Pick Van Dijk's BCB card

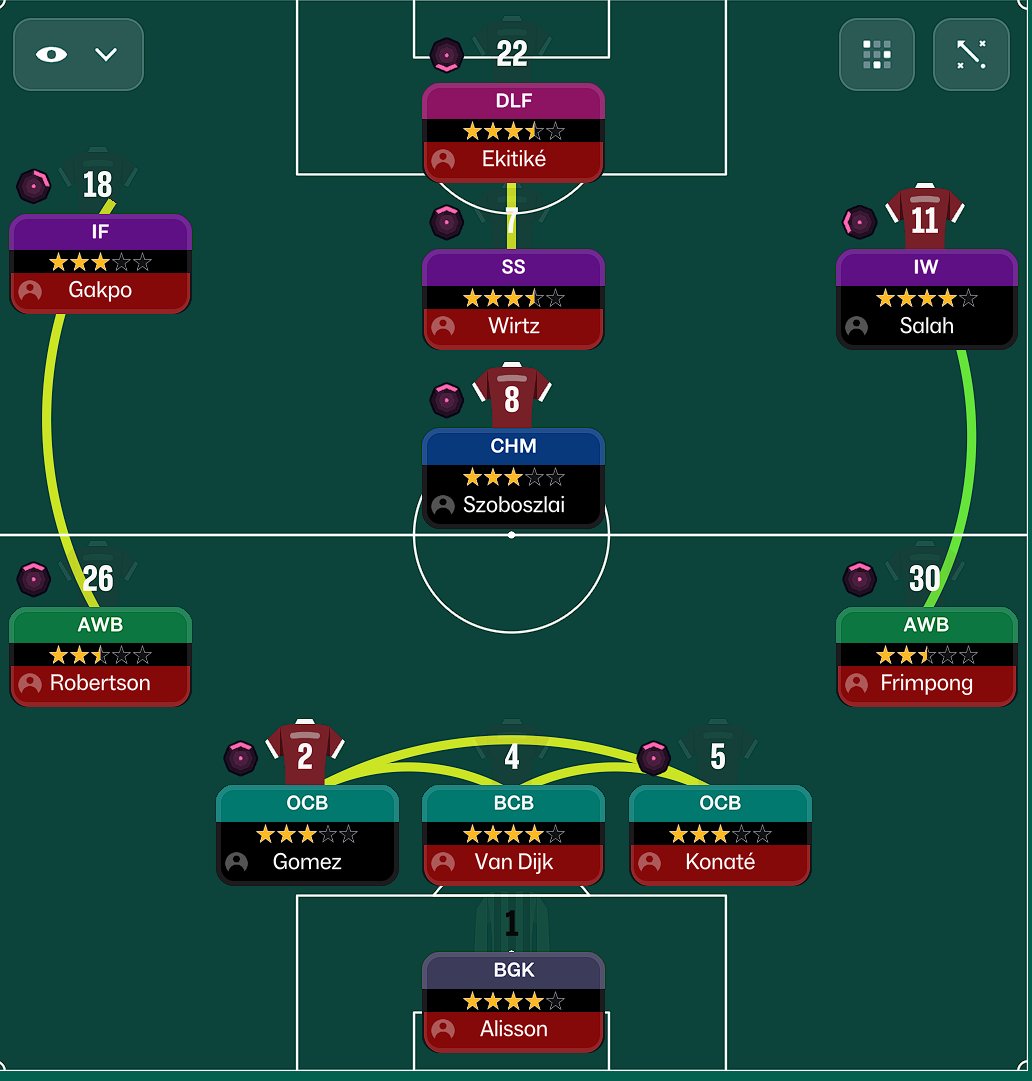(x=513, y=836)
